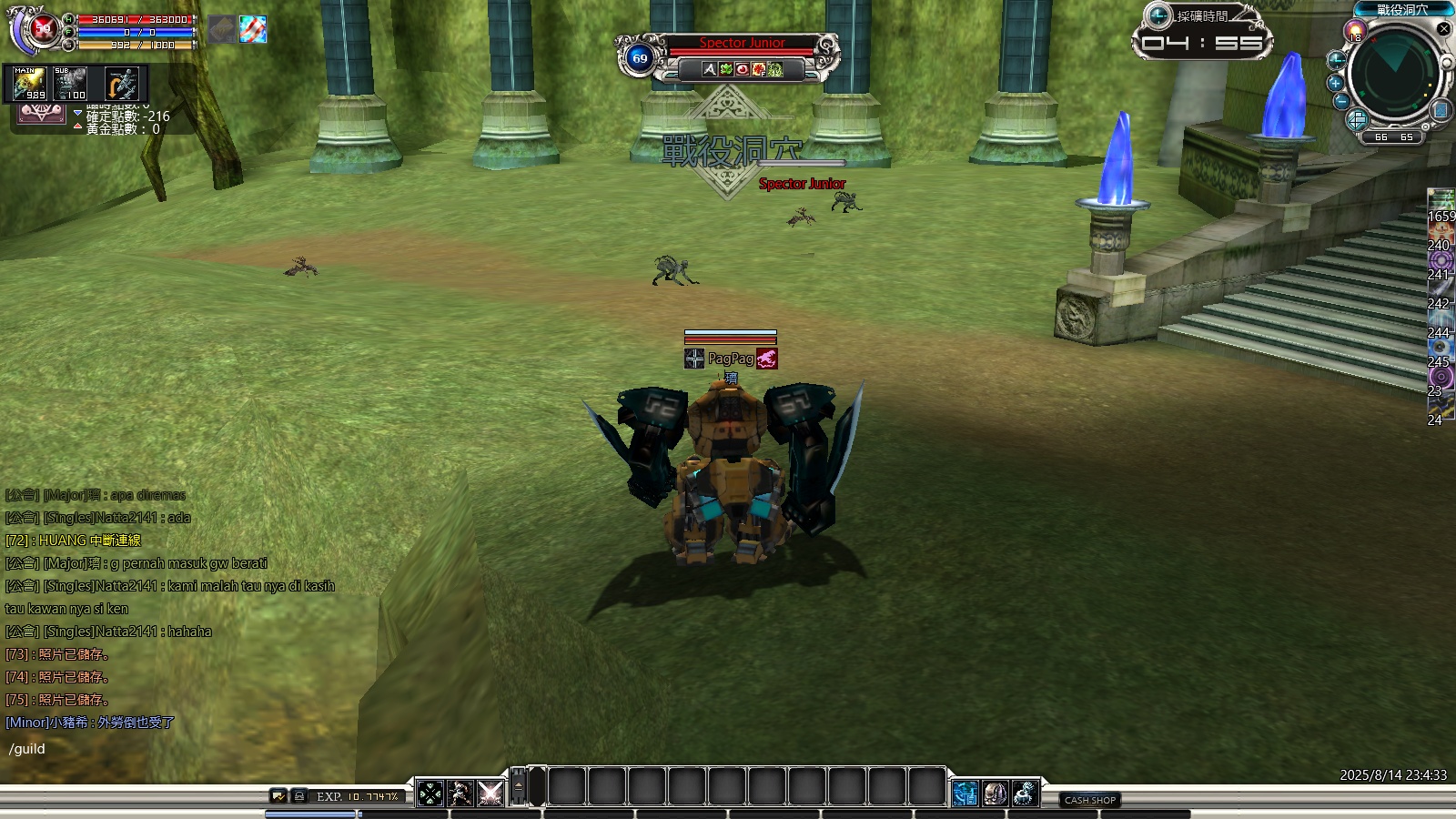This screenshot has height=819, width=1456.
Task: Click the chat input field showing /guild
Action: [182, 749]
